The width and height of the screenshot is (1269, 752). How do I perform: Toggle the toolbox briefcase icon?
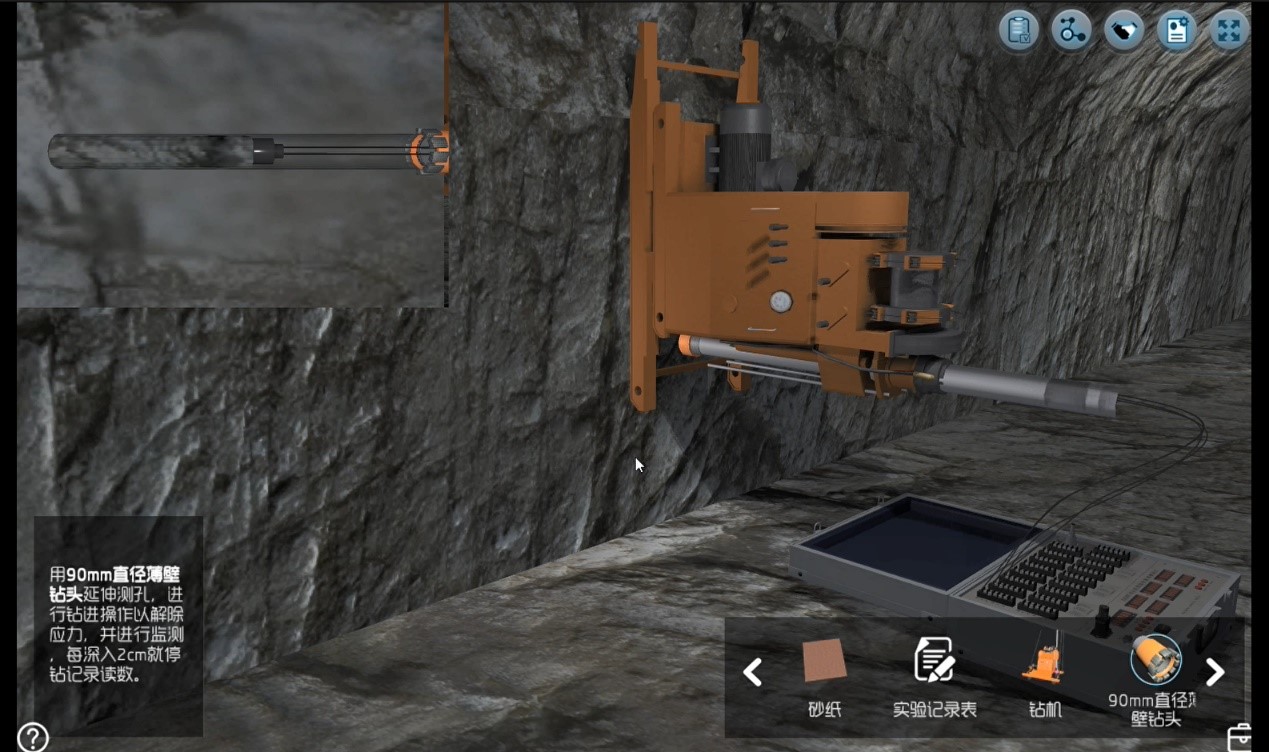[1240, 737]
